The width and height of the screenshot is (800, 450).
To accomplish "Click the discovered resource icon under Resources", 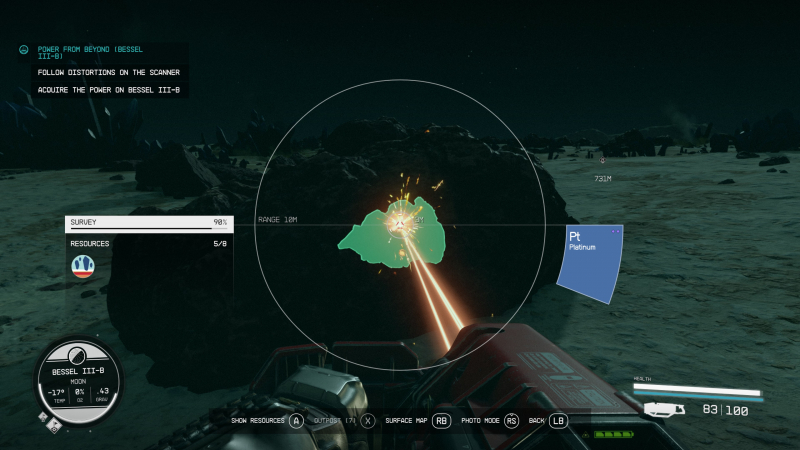I will [83, 266].
